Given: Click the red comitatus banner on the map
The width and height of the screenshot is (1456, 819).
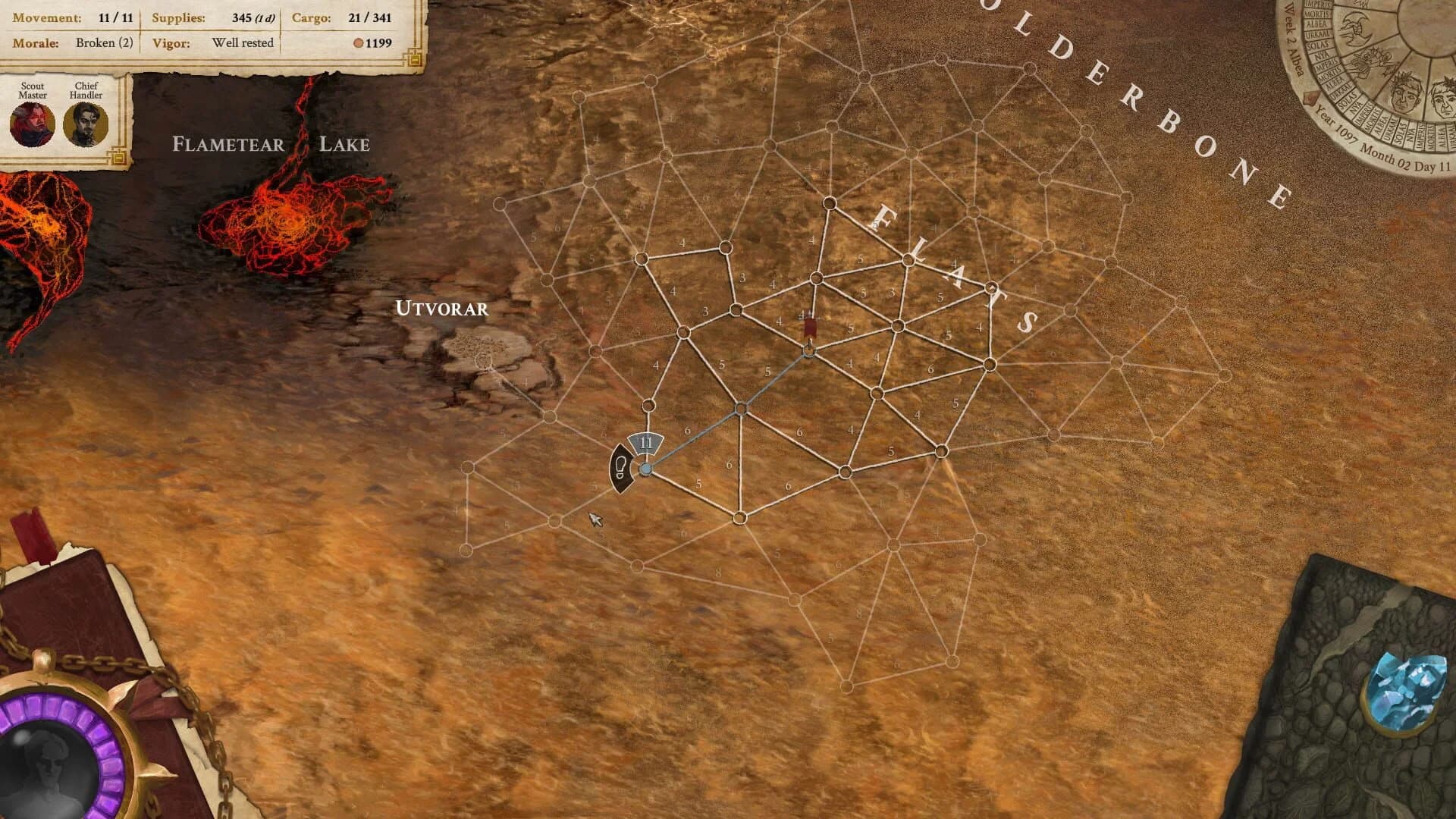Looking at the screenshot, I should (x=808, y=326).
